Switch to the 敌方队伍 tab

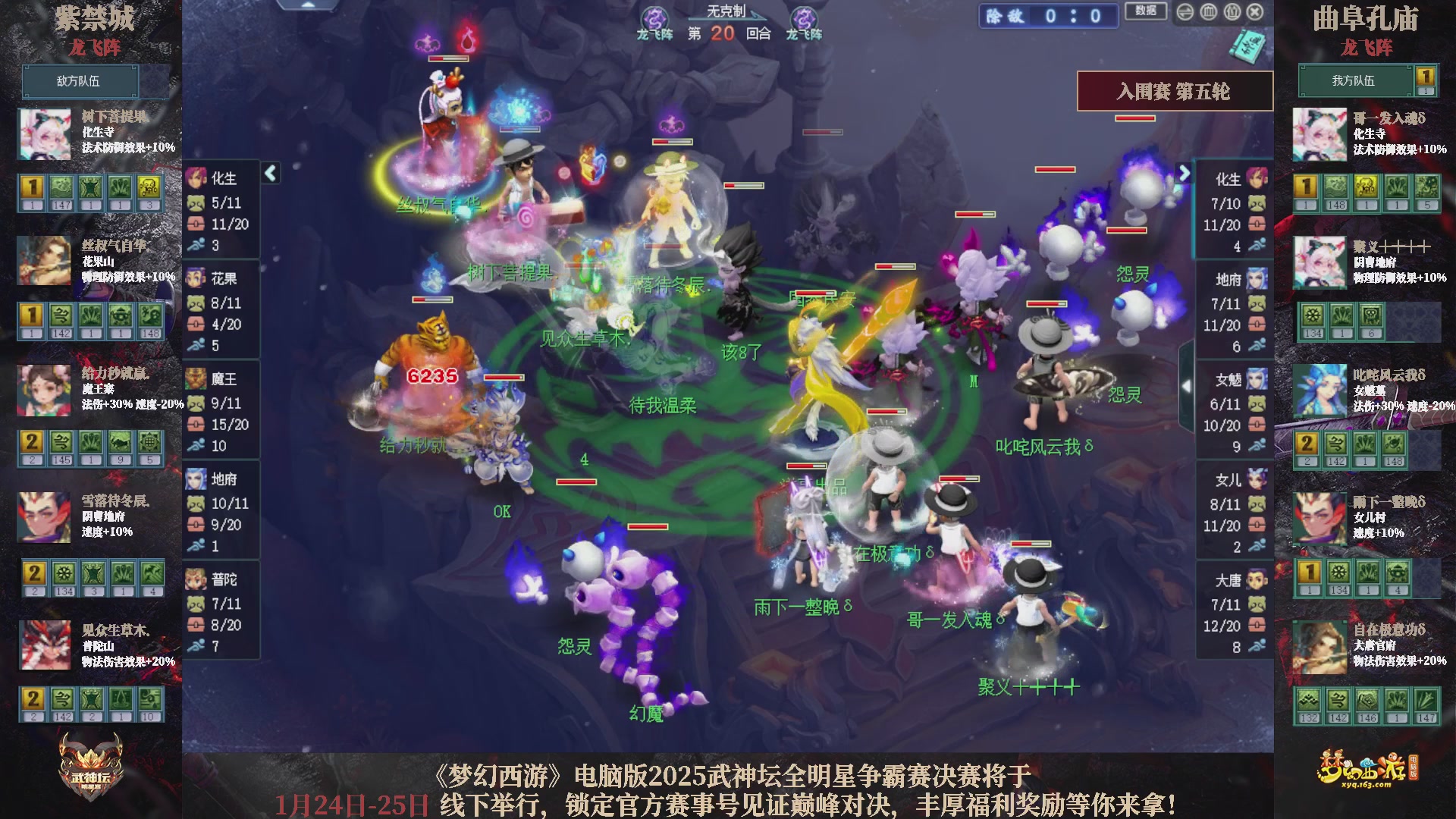point(80,81)
